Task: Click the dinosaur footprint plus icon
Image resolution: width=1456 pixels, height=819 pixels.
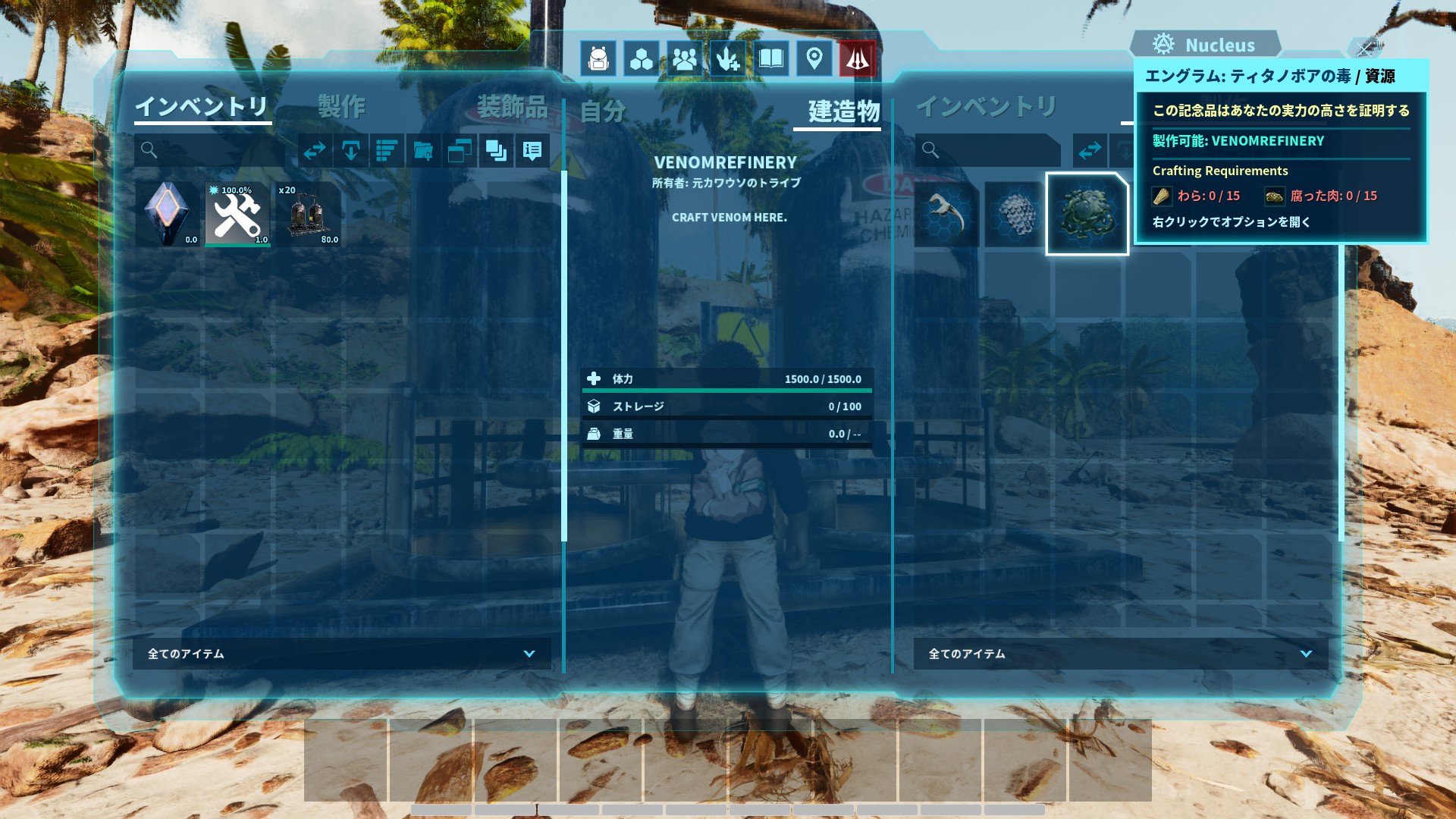Action: click(x=728, y=59)
